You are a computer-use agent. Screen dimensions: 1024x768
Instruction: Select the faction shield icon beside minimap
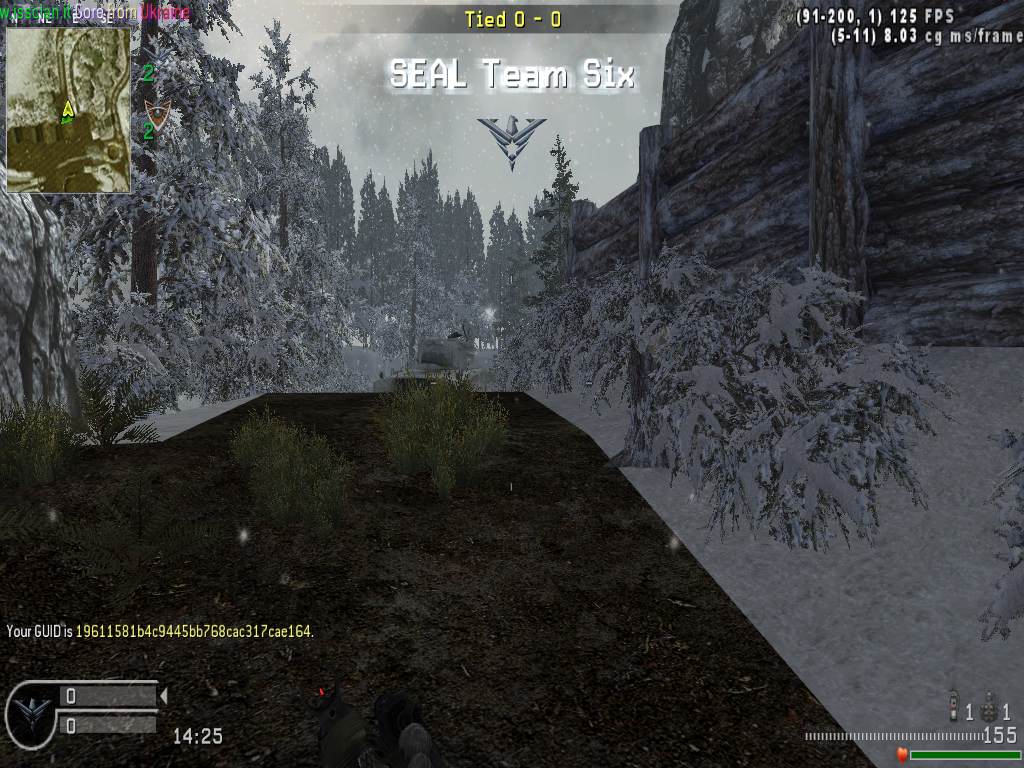click(x=155, y=114)
